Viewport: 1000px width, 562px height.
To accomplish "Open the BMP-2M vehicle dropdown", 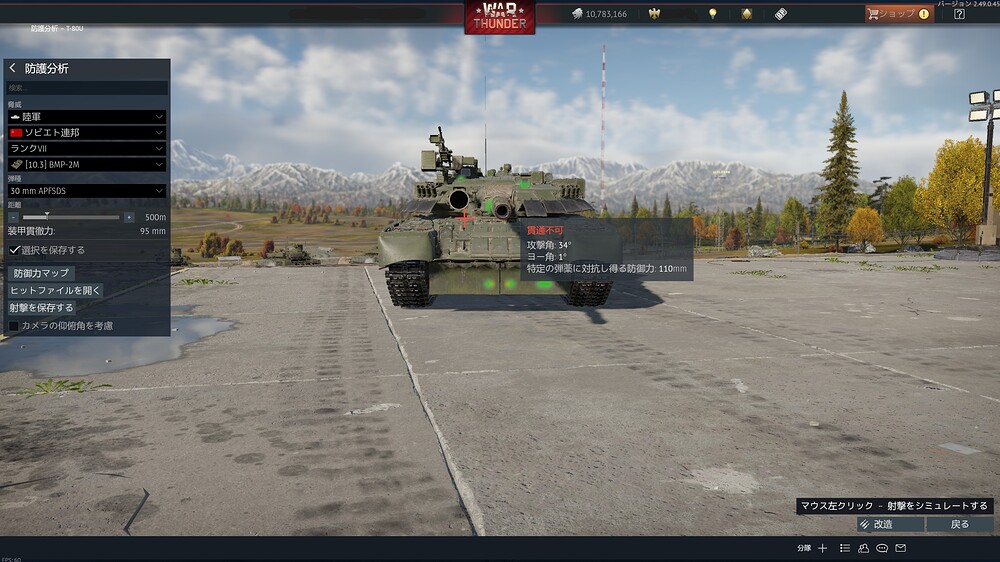I will (x=86, y=163).
